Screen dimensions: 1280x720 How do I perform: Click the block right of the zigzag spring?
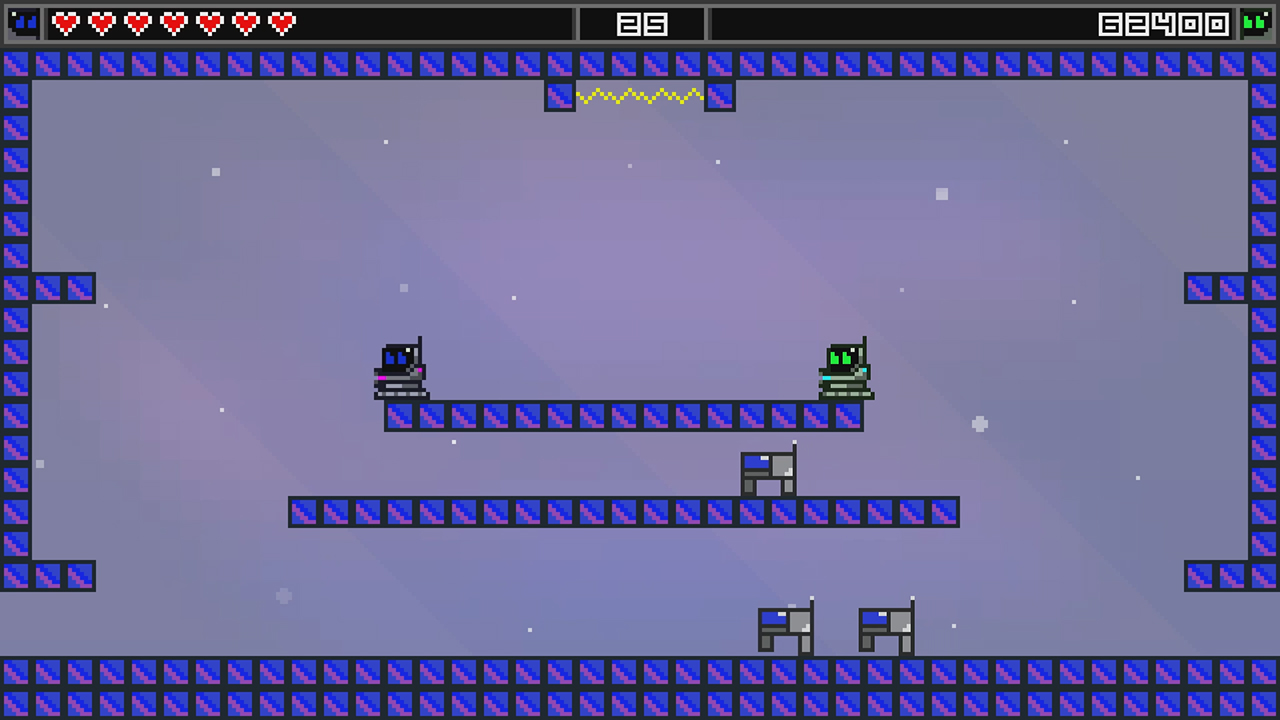(x=720, y=96)
